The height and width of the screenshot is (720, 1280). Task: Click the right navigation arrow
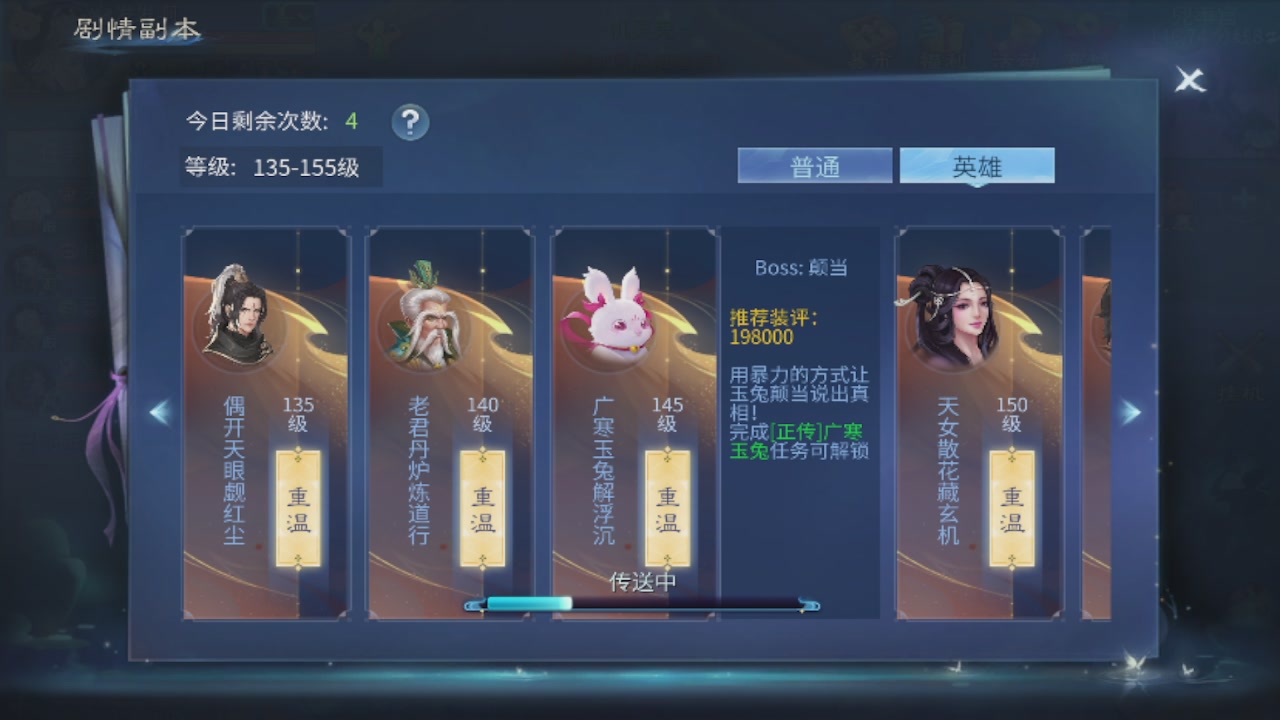(1131, 412)
